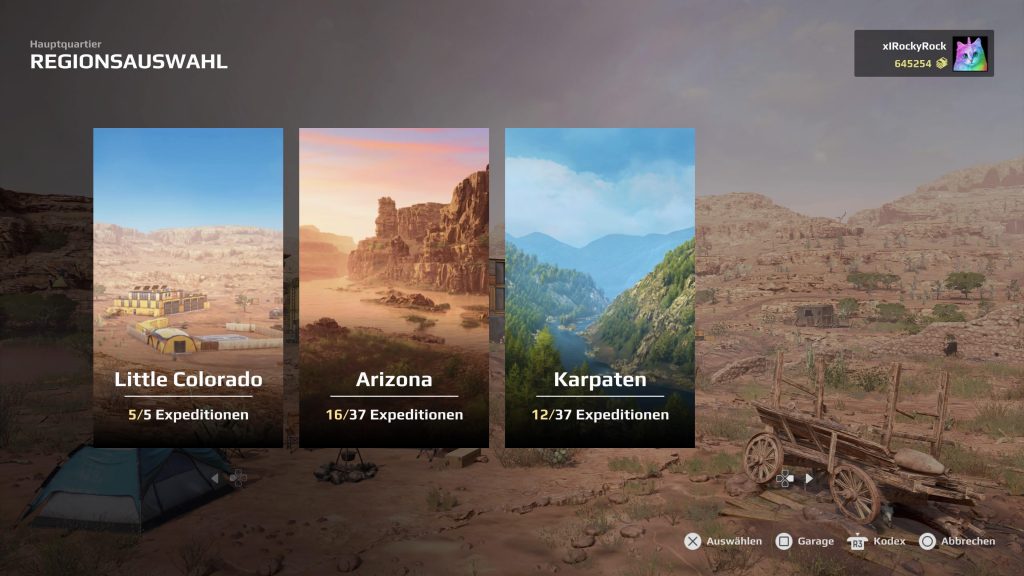Click the xlRockyRock player profile badge
The height and width of the screenshot is (576, 1024).
(923, 54)
